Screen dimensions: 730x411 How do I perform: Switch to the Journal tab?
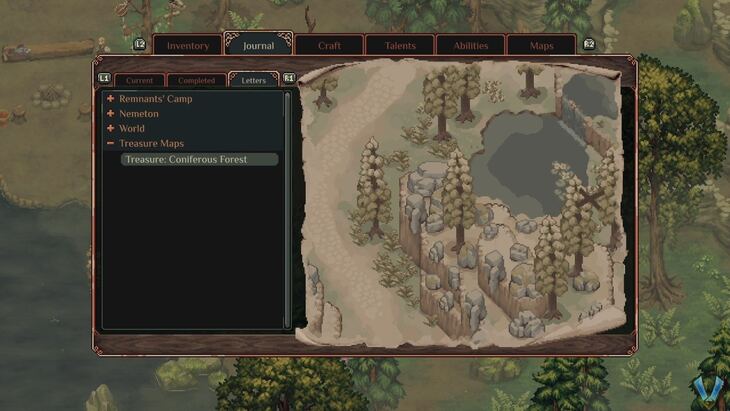click(x=258, y=46)
